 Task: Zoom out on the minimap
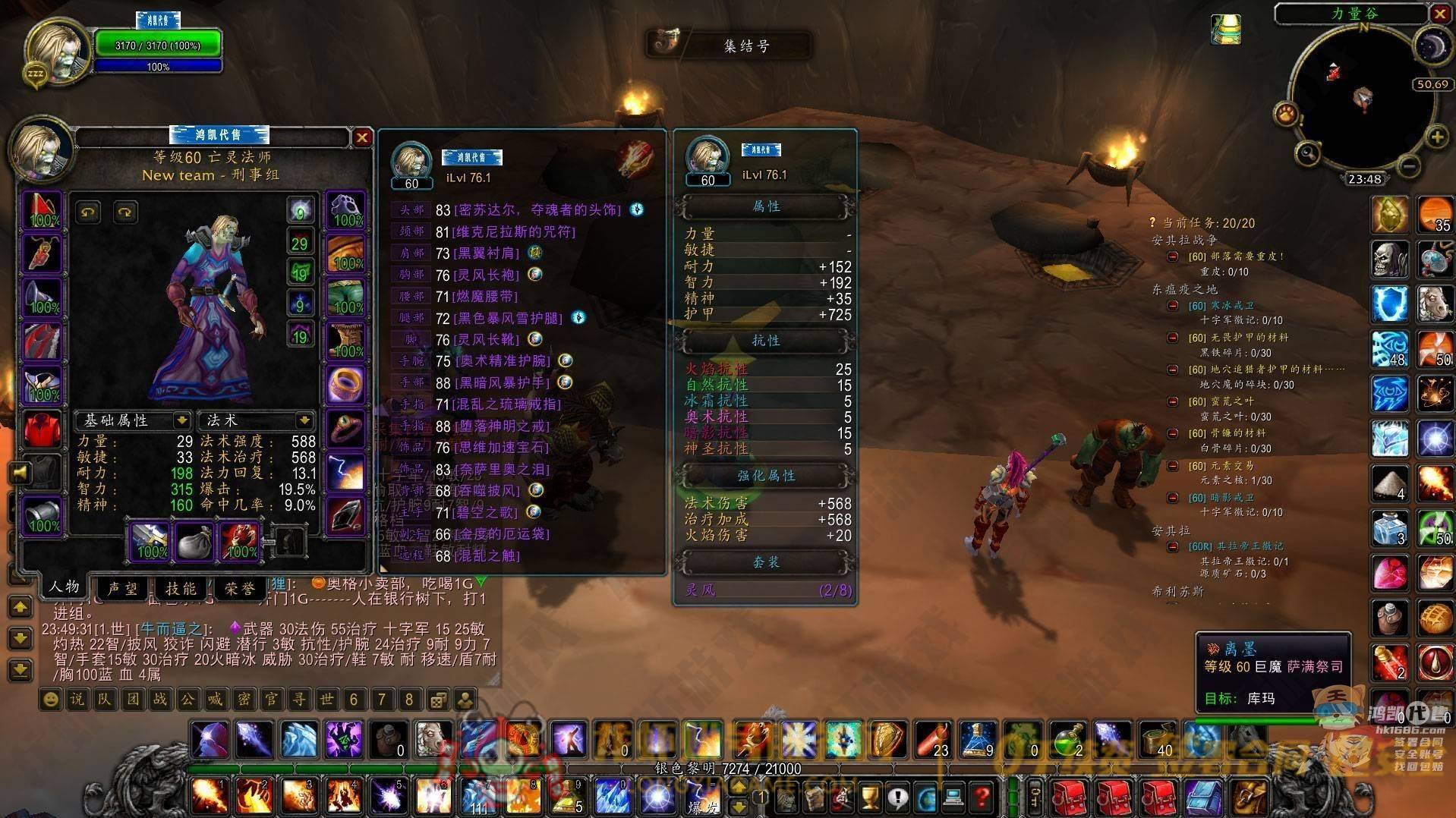[1408, 165]
